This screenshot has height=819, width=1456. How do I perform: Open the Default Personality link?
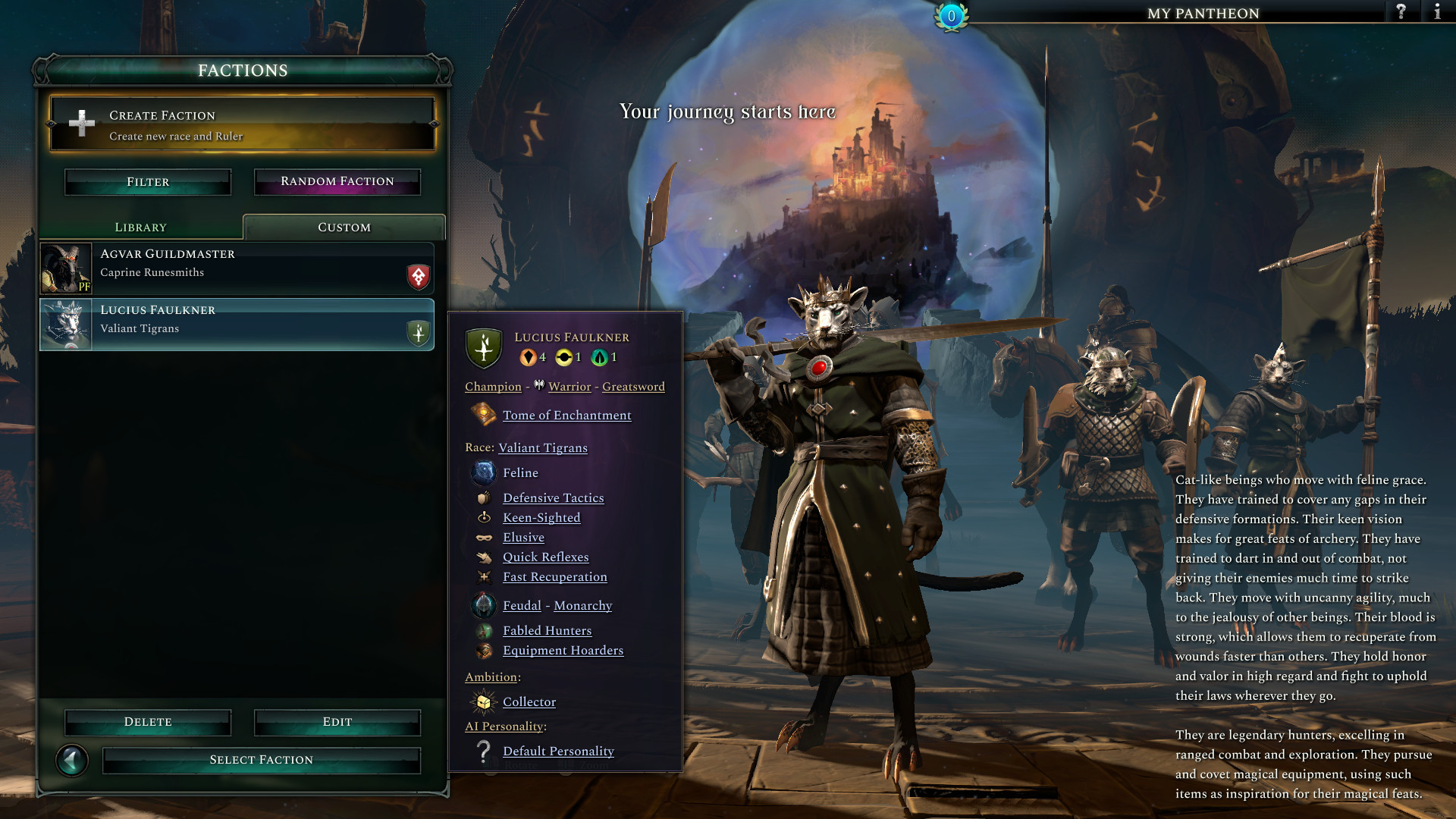[x=558, y=752]
